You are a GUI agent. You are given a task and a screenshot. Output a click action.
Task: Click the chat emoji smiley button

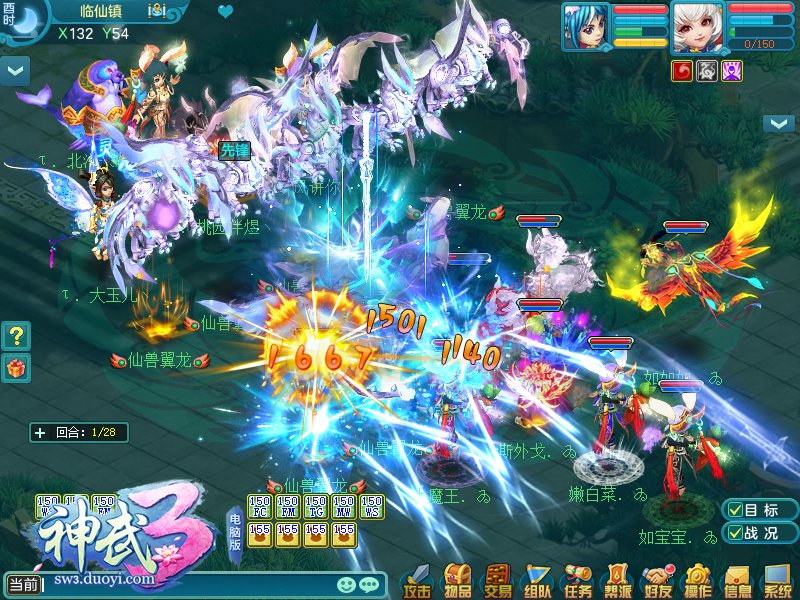(346, 584)
